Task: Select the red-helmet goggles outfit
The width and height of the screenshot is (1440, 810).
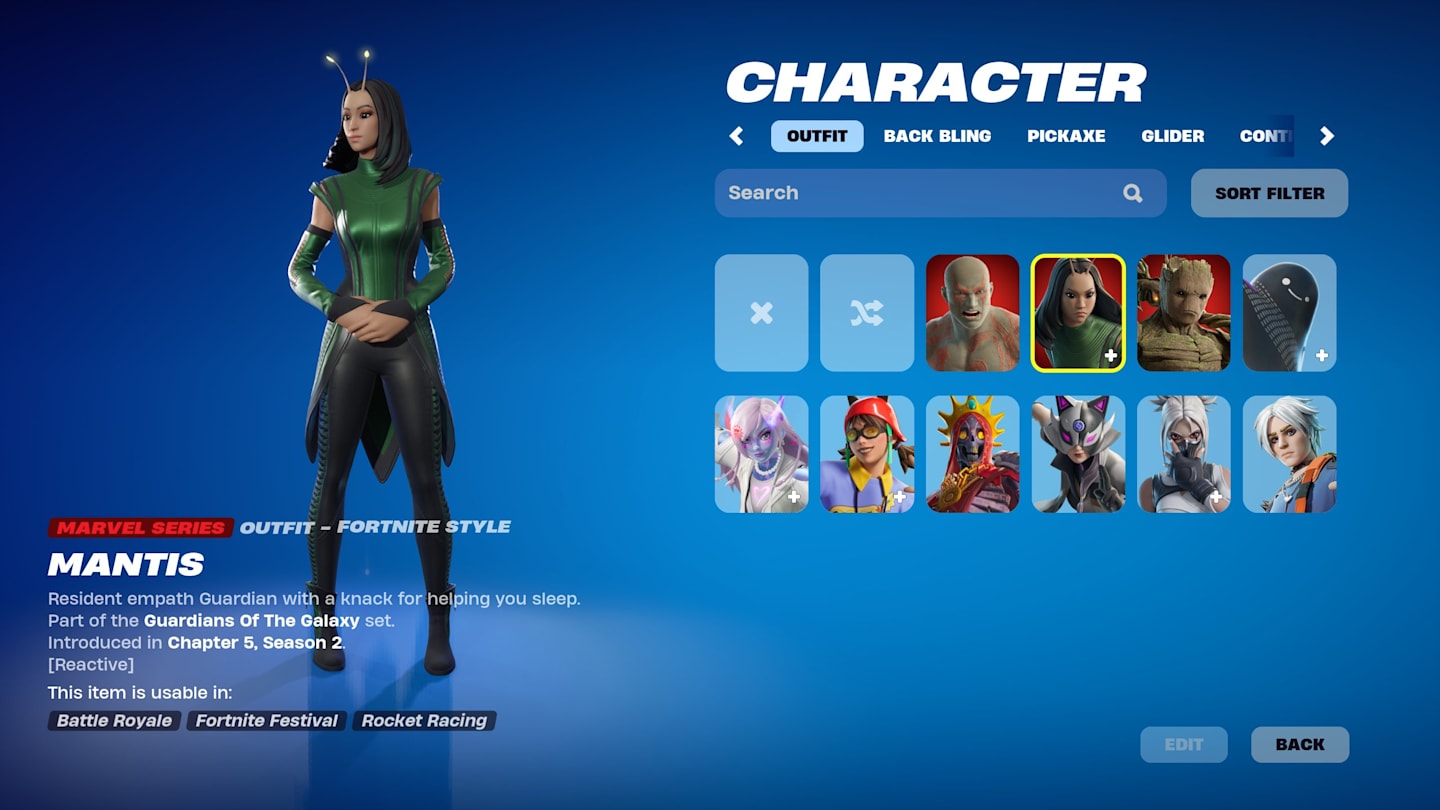Action: click(867, 455)
